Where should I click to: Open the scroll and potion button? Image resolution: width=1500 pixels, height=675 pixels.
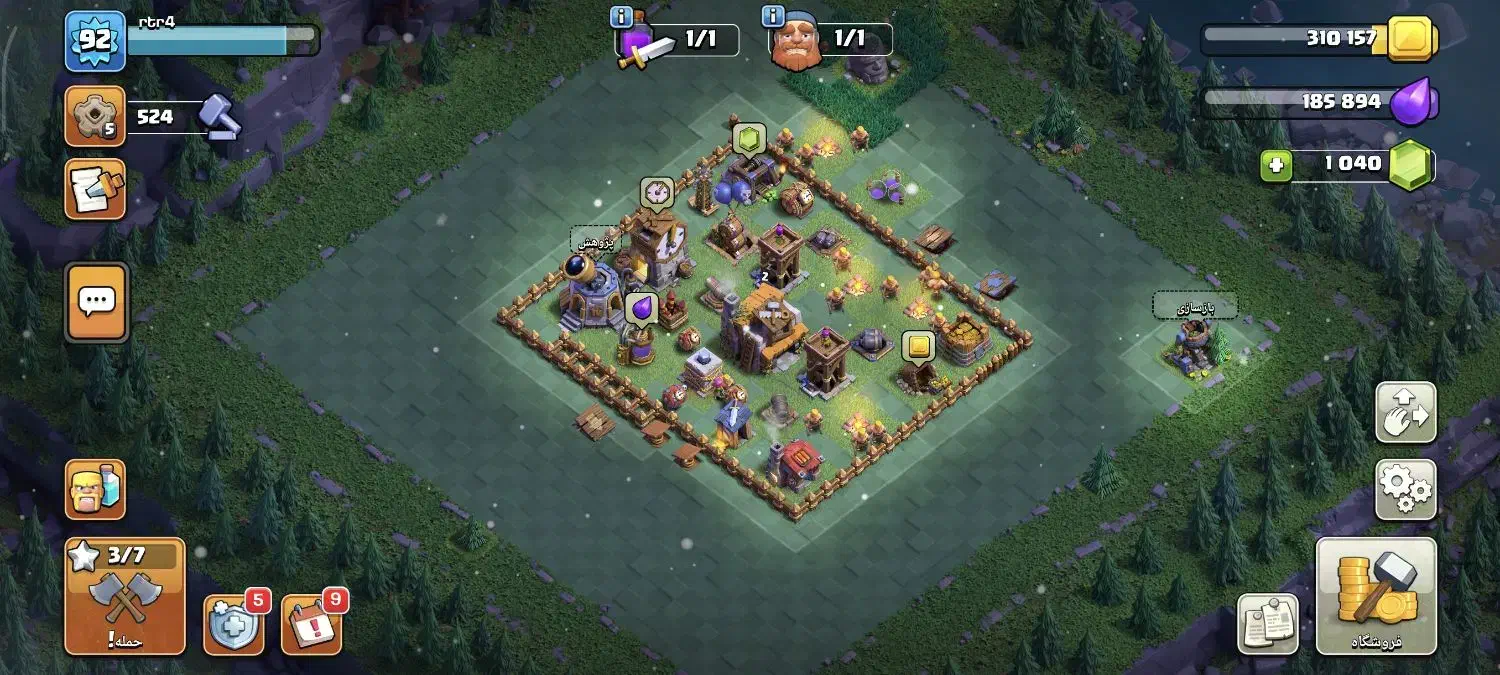[x=95, y=189]
